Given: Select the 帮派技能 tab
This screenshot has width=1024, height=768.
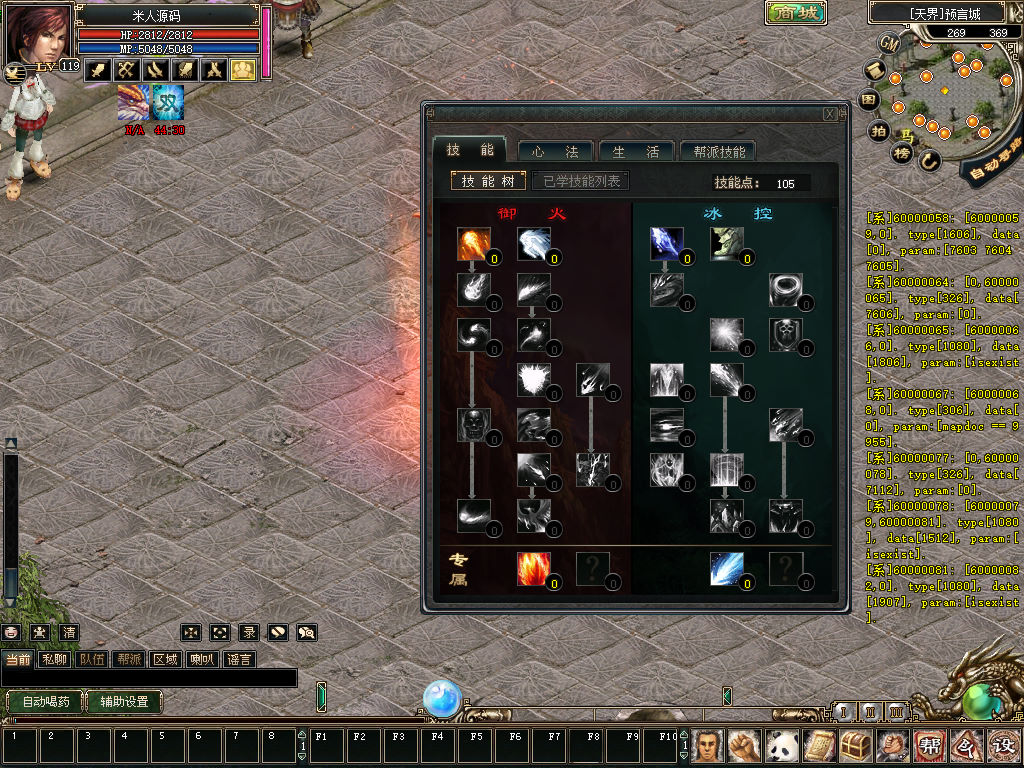Looking at the screenshot, I should [x=717, y=151].
